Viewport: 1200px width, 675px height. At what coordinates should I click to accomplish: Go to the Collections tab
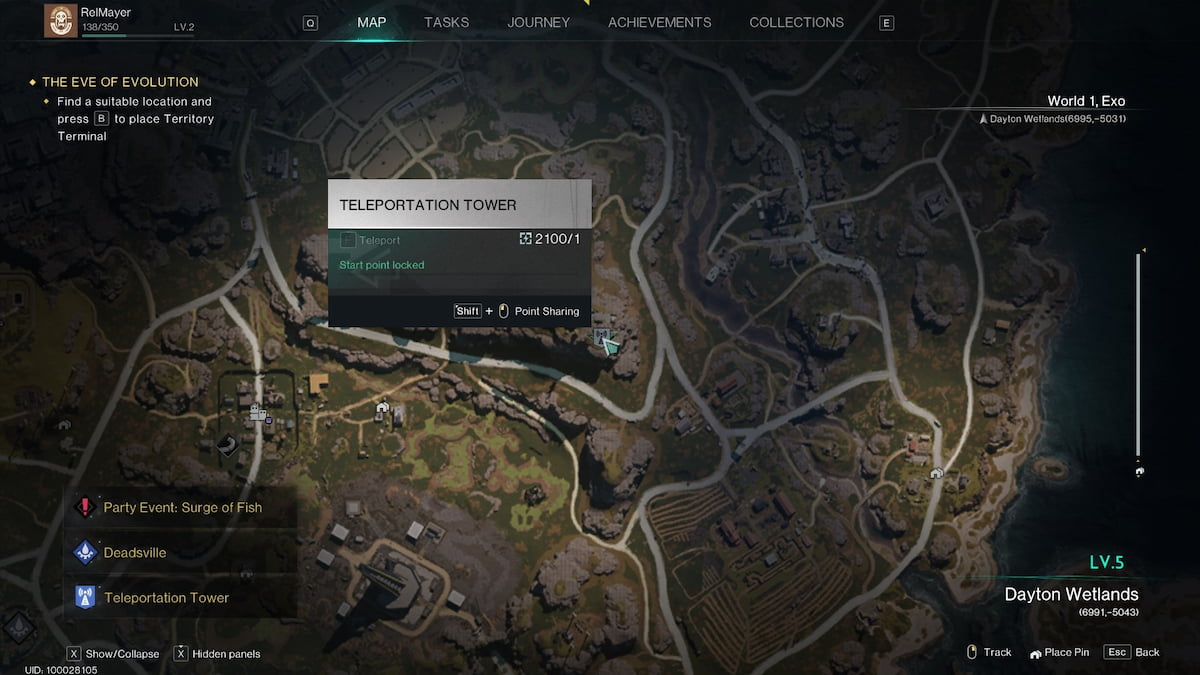796,22
